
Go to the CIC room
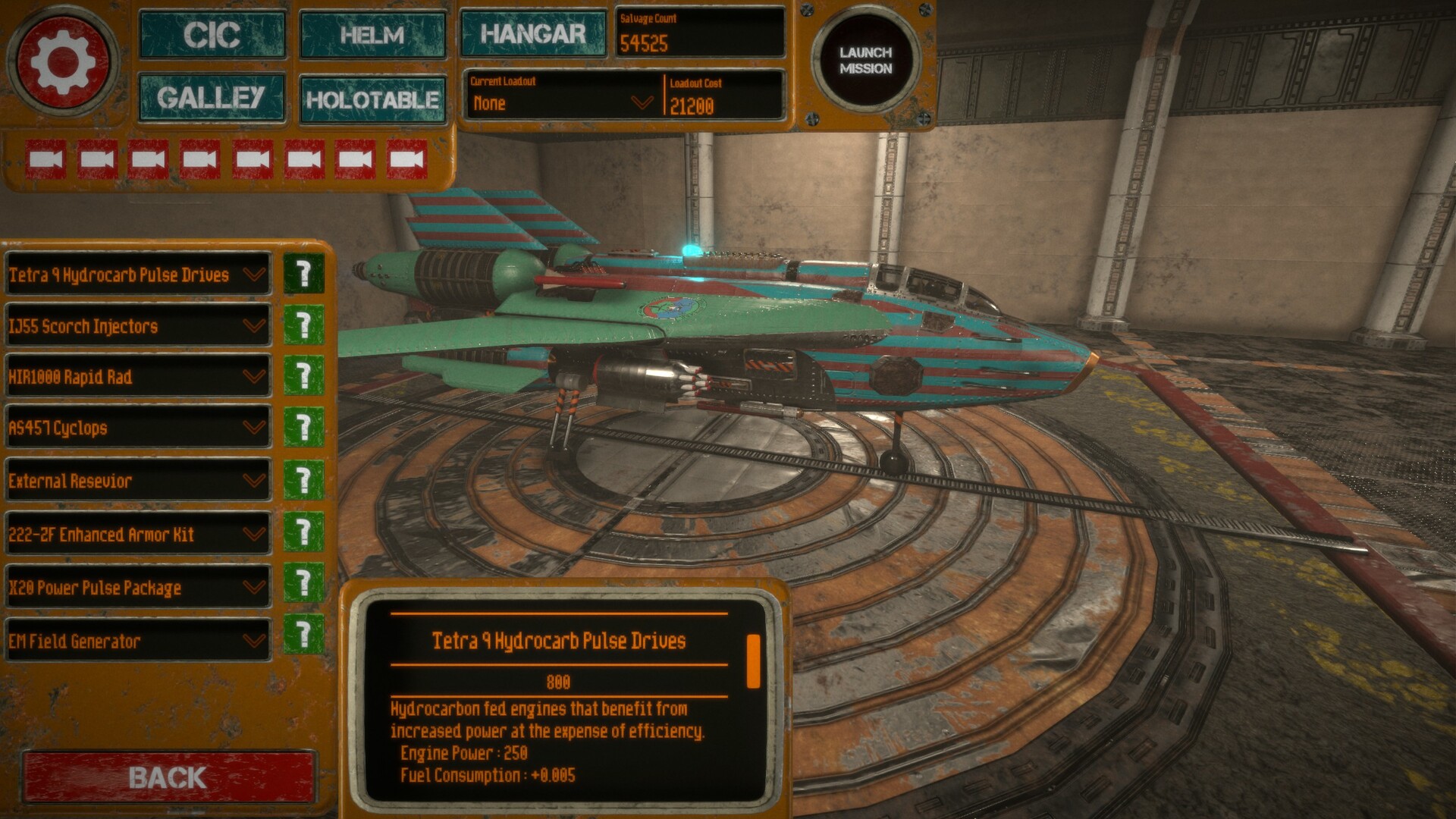point(212,35)
